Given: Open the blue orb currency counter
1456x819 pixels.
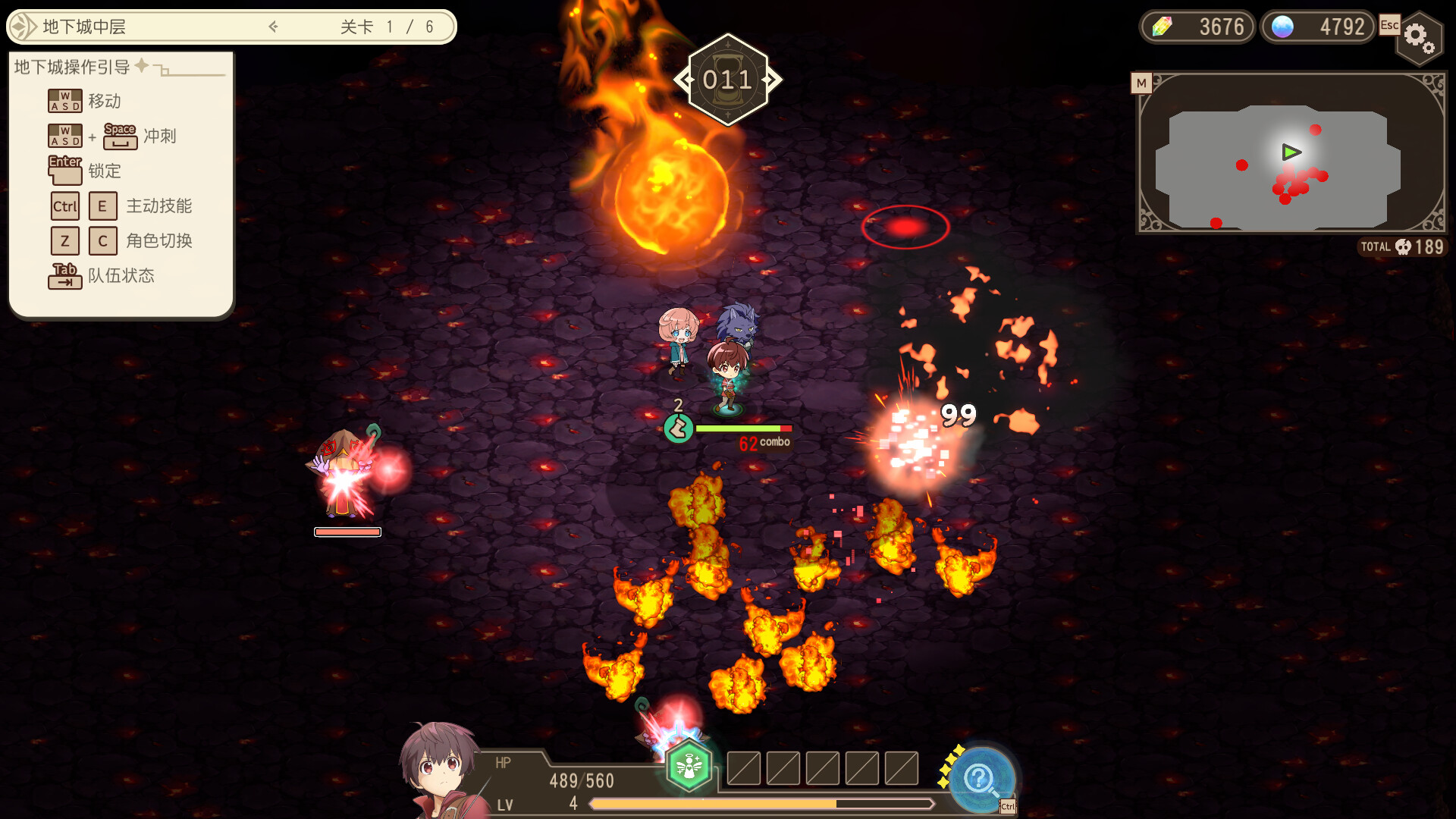Looking at the screenshot, I should click(x=1318, y=27).
